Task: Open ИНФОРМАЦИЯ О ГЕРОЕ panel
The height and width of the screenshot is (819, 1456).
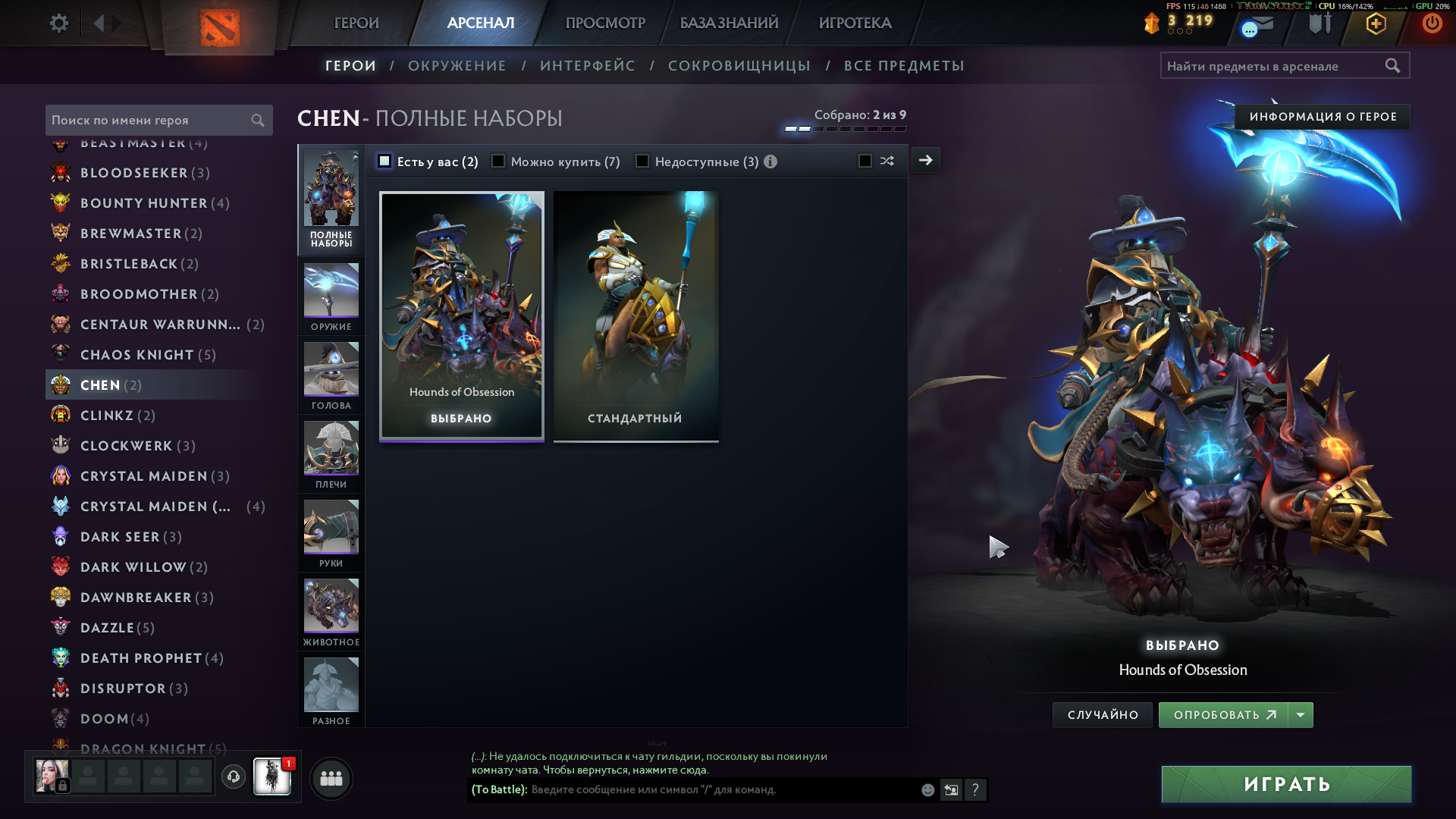Action: (x=1323, y=117)
